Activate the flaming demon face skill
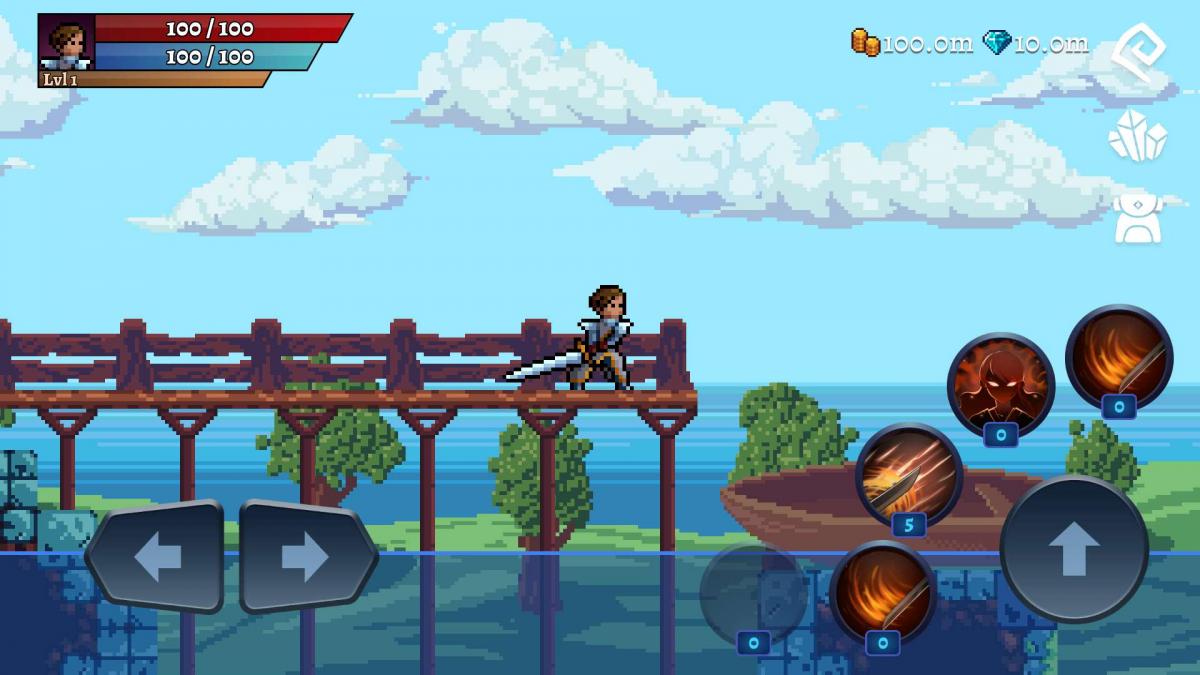This screenshot has width=1200, height=675. coord(1000,384)
